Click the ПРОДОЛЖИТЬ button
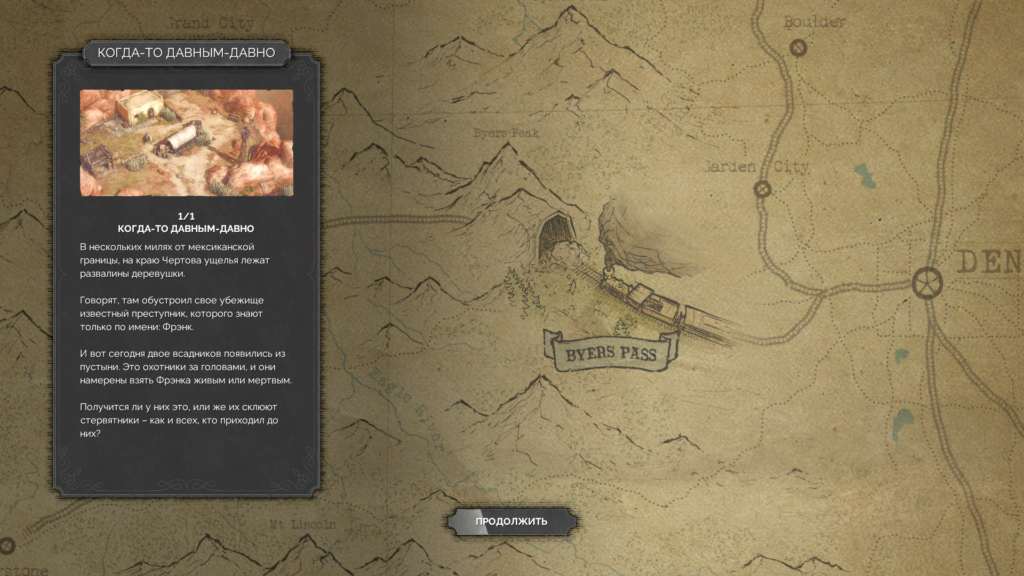1024x576 pixels. (512, 521)
